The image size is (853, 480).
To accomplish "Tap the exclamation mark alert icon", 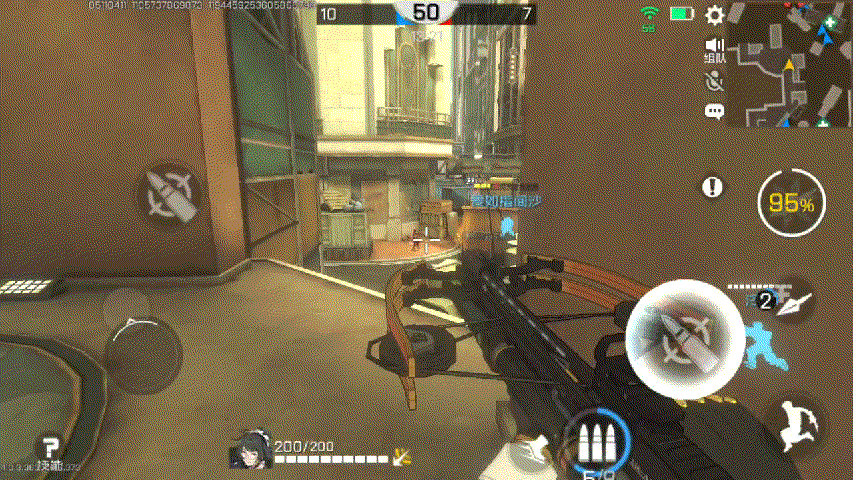I will [712, 187].
